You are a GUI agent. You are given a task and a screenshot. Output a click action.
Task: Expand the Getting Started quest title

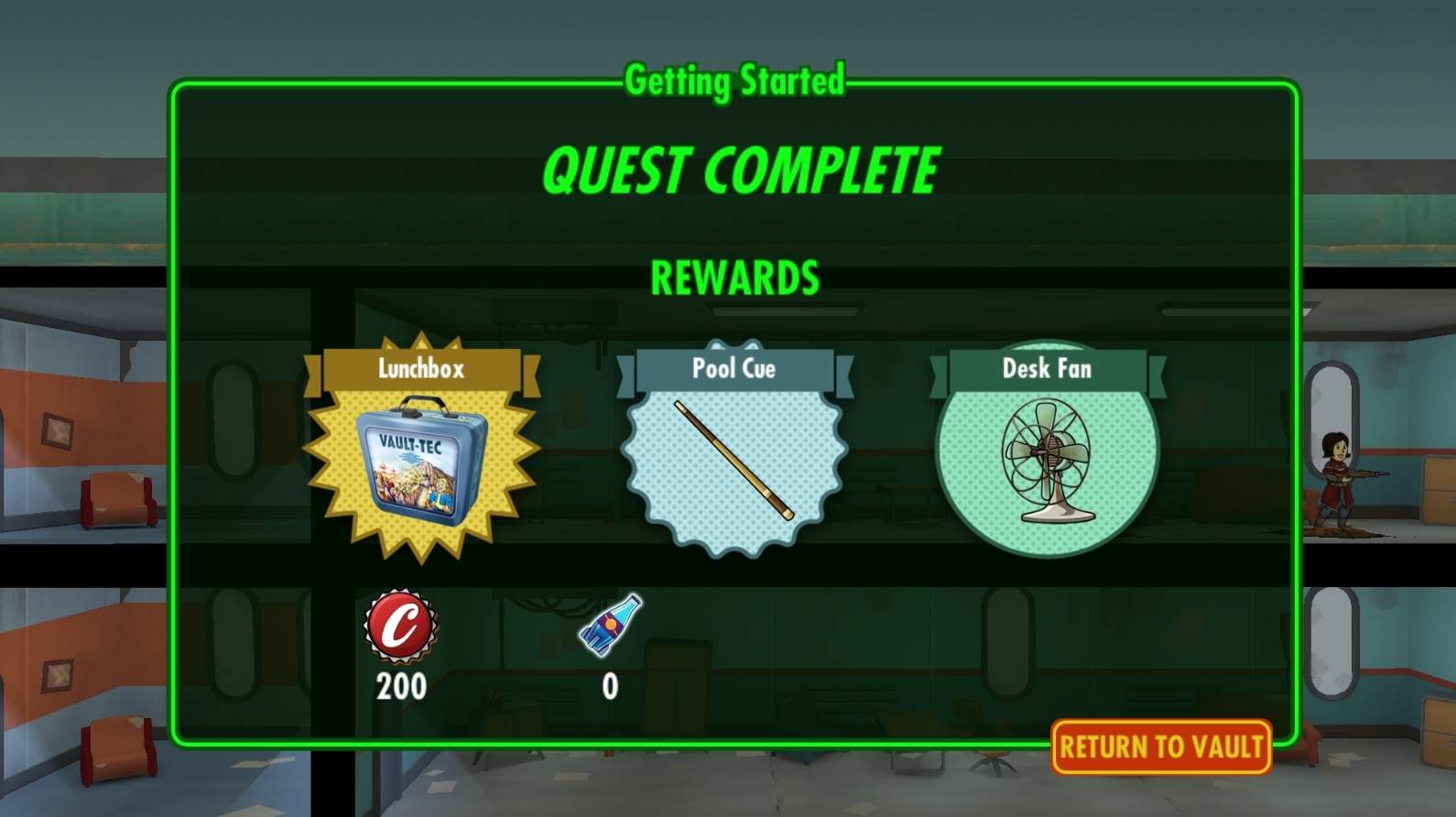coord(737,81)
